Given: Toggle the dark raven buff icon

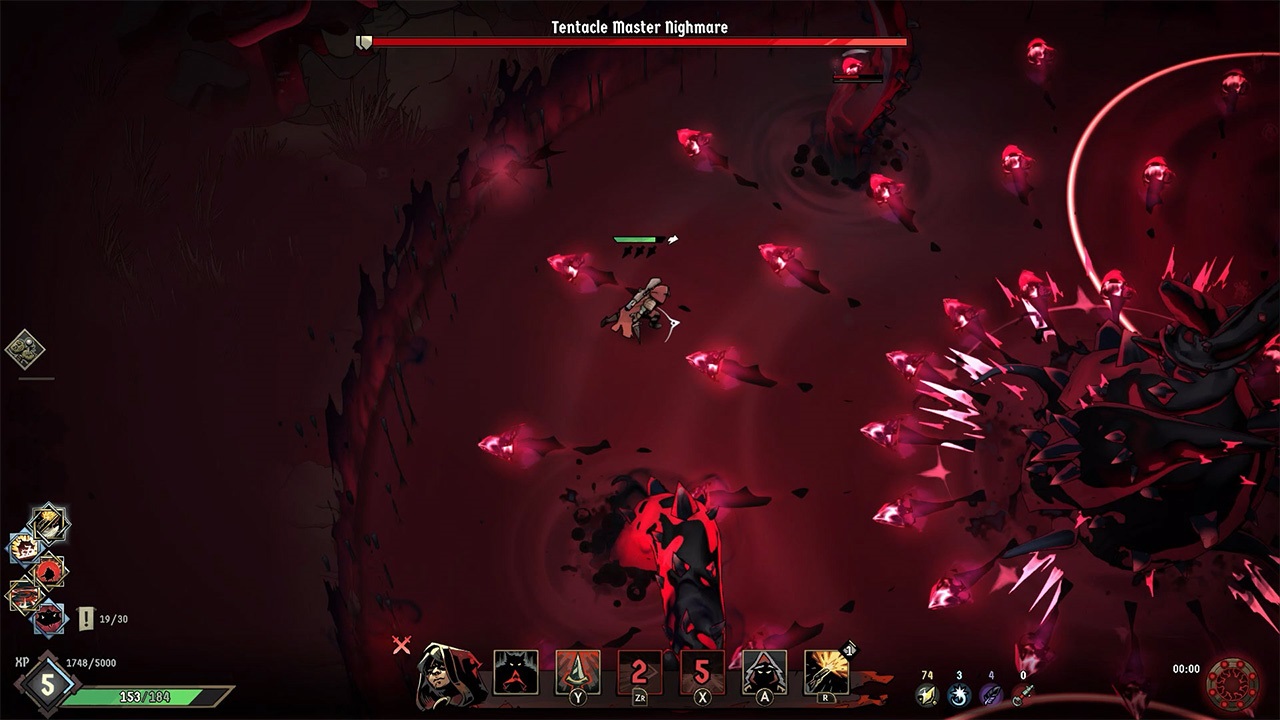Looking at the screenshot, I should pos(48,571).
